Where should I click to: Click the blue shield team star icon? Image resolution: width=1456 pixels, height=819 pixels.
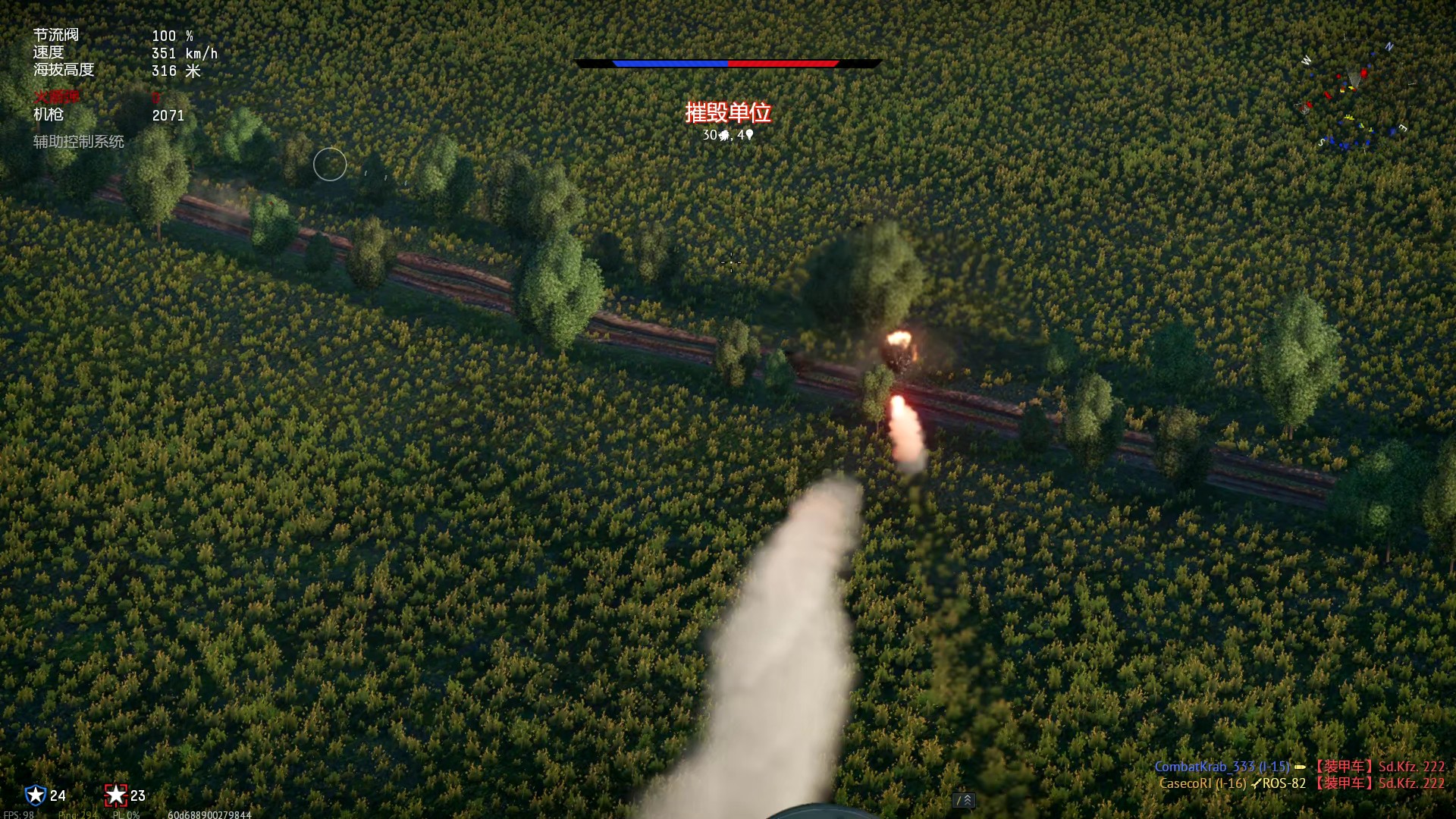click(x=36, y=795)
